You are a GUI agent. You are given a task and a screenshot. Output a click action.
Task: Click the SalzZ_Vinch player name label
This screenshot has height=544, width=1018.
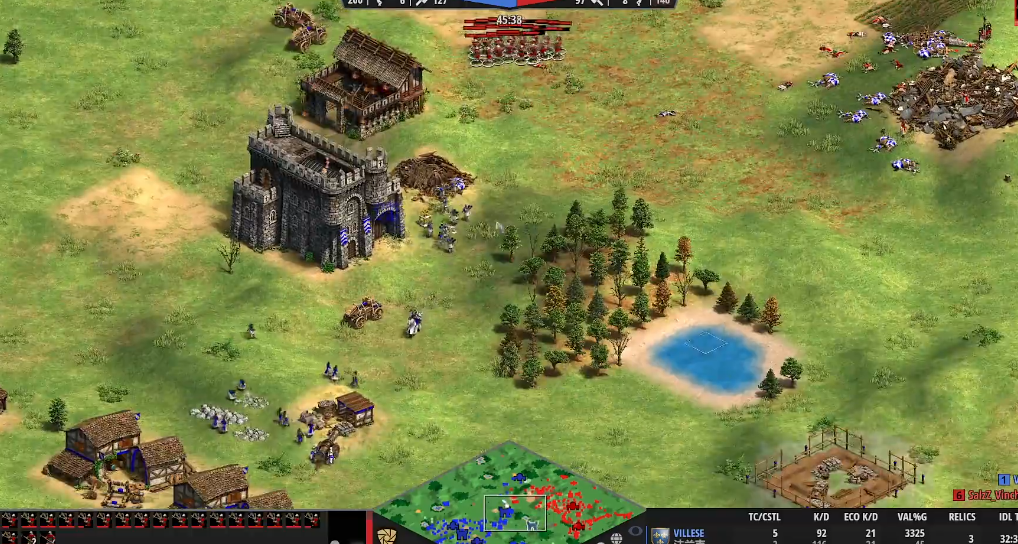tap(993, 494)
